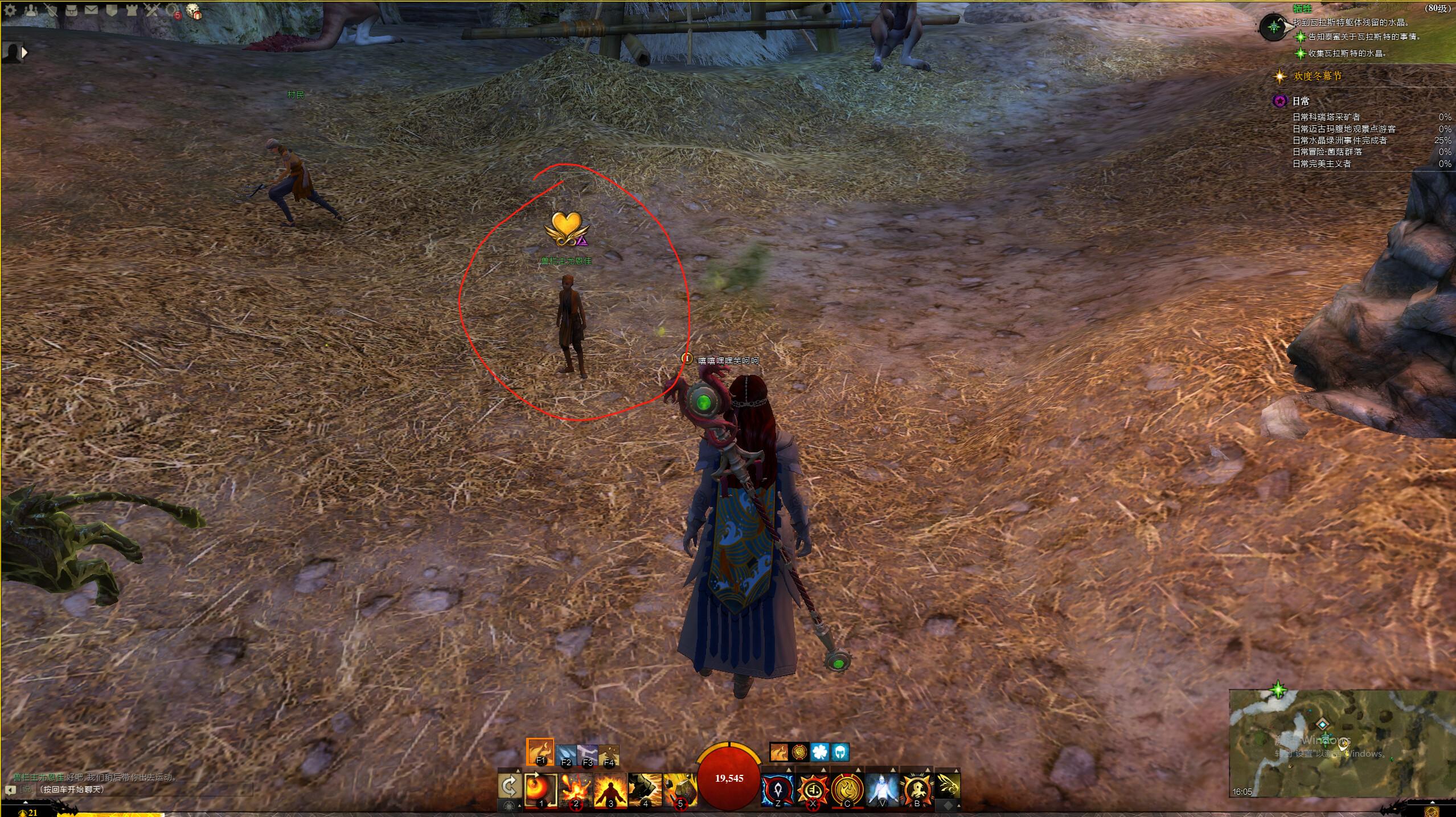1456x817 pixels.
Task: Open the game menu gear icon
Action: (x=10, y=10)
